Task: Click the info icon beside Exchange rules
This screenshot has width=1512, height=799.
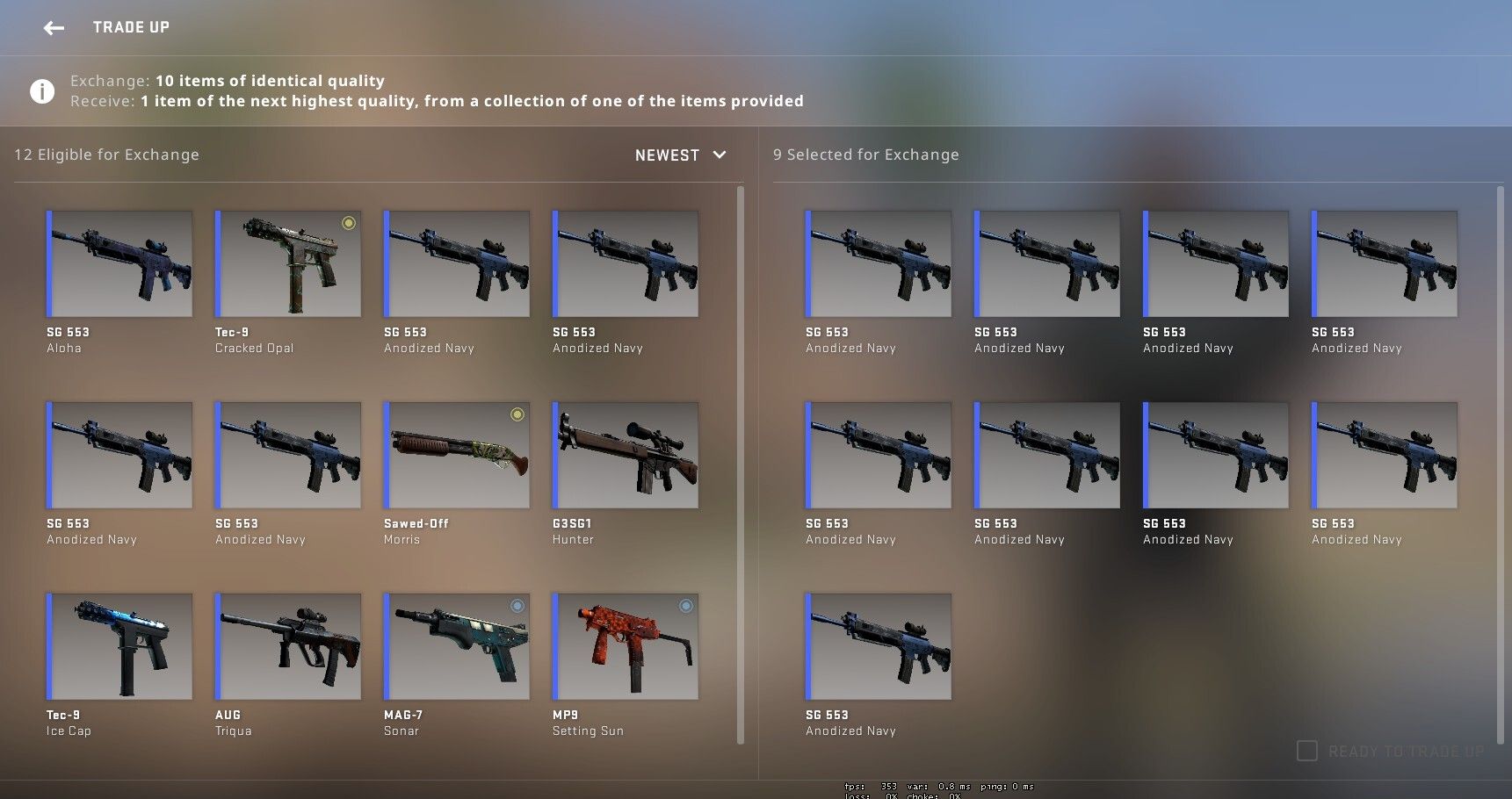Action: [x=42, y=91]
